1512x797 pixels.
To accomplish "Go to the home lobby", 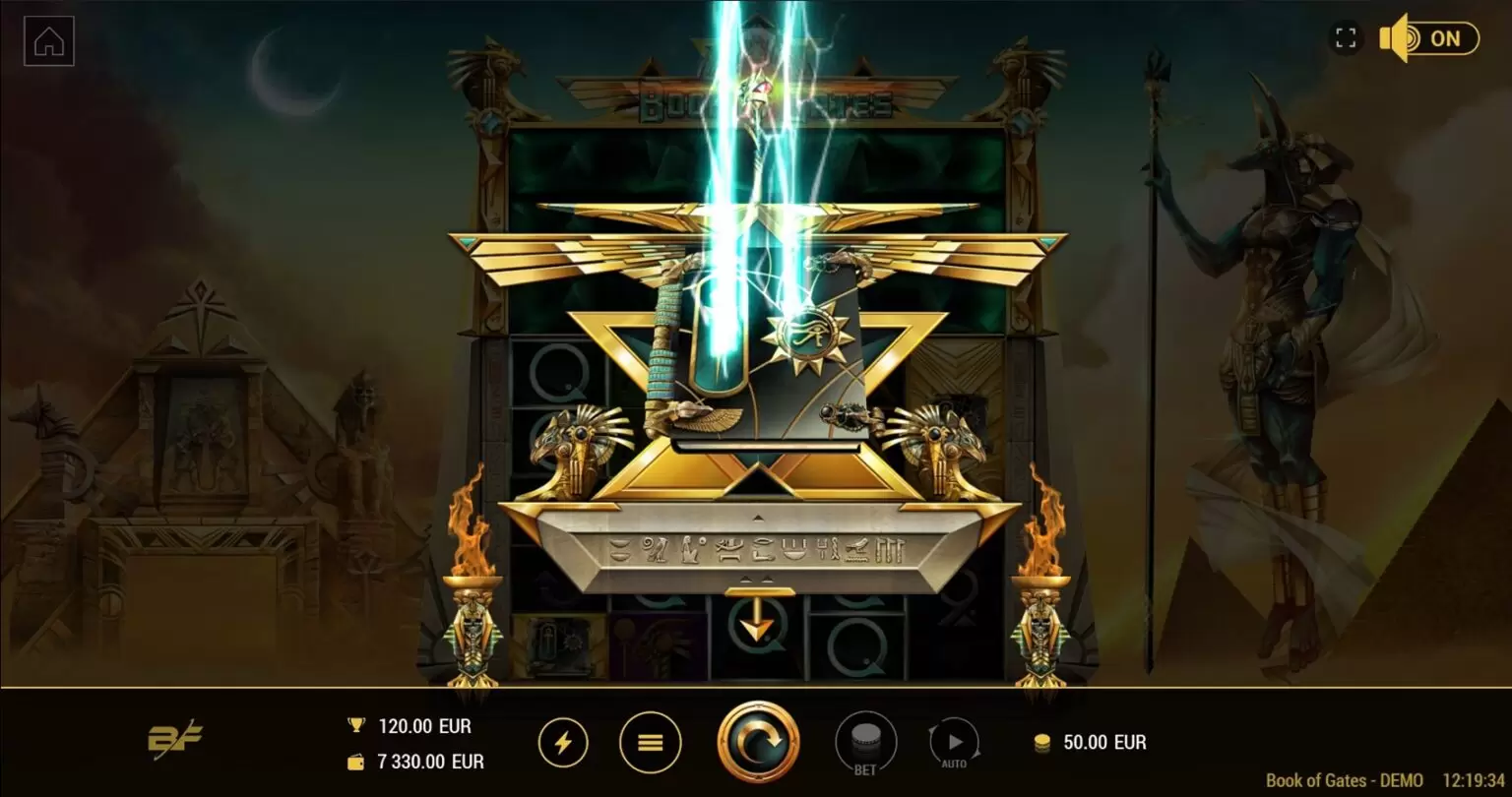I will tap(49, 41).
